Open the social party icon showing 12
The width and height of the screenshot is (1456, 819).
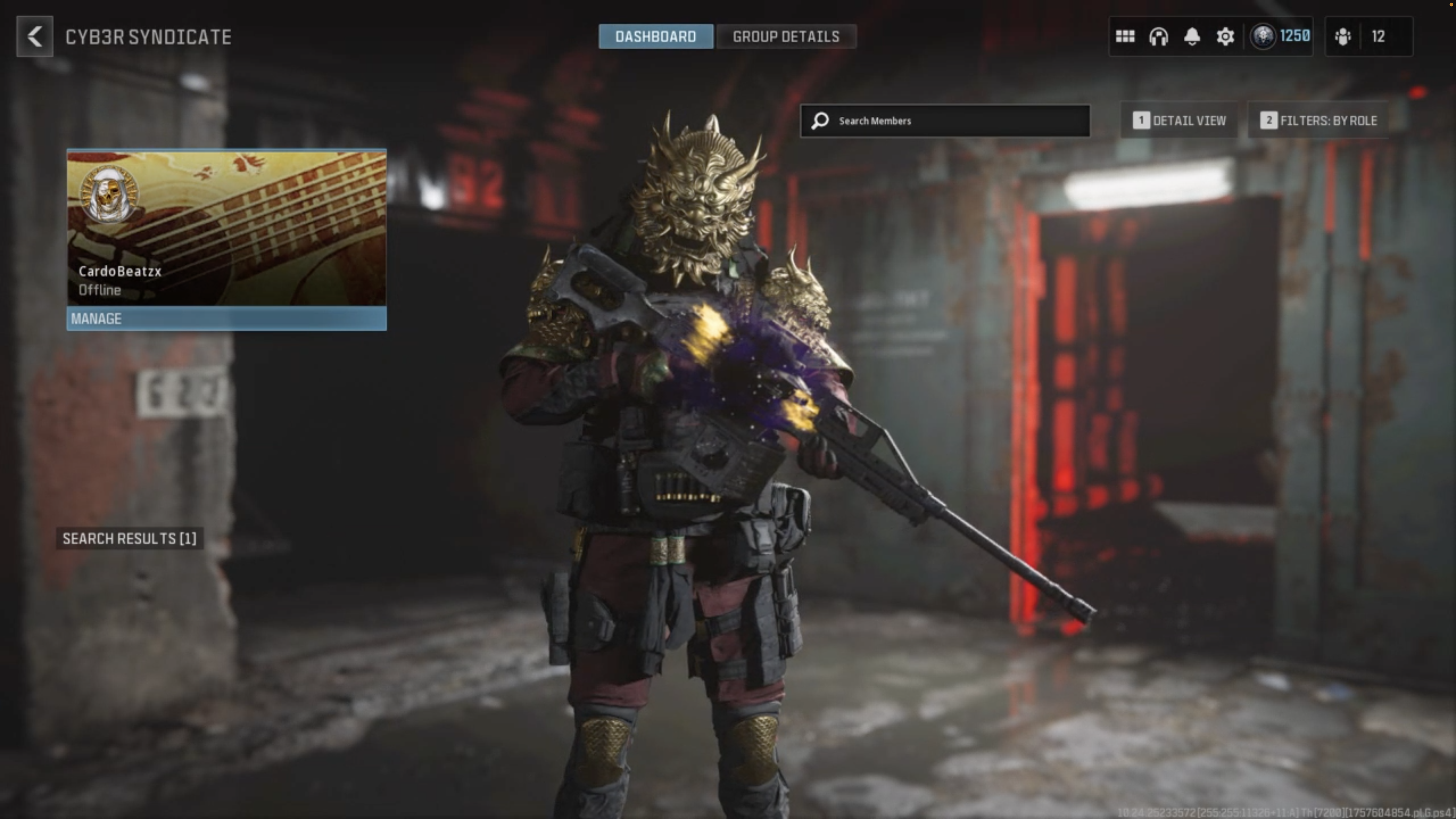coord(1368,37)
